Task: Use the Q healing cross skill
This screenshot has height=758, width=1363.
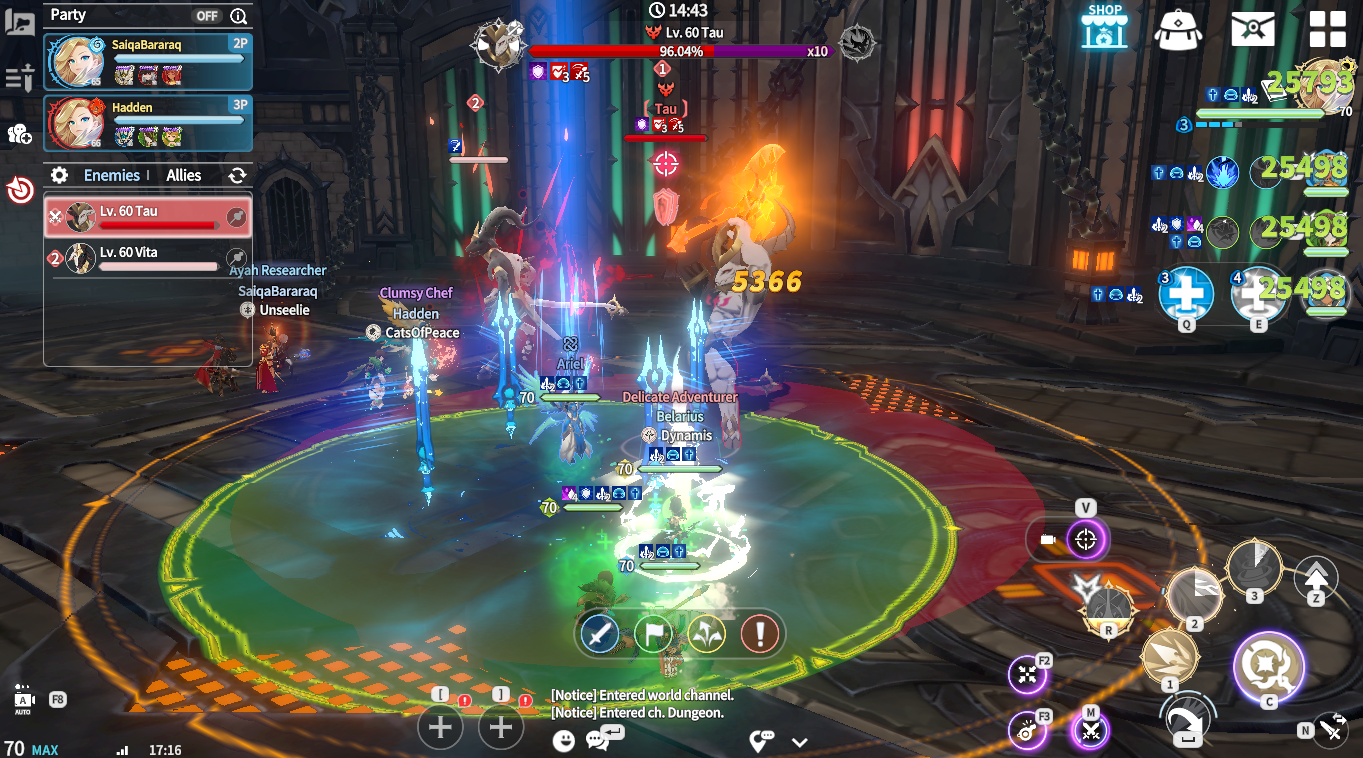Action: click(x=1186, y=293)
